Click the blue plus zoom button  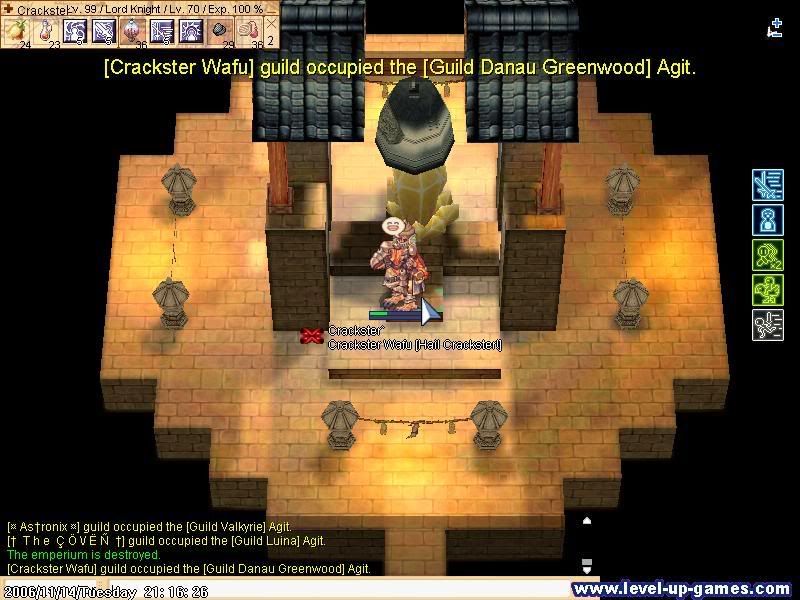[x=776, y=22]
